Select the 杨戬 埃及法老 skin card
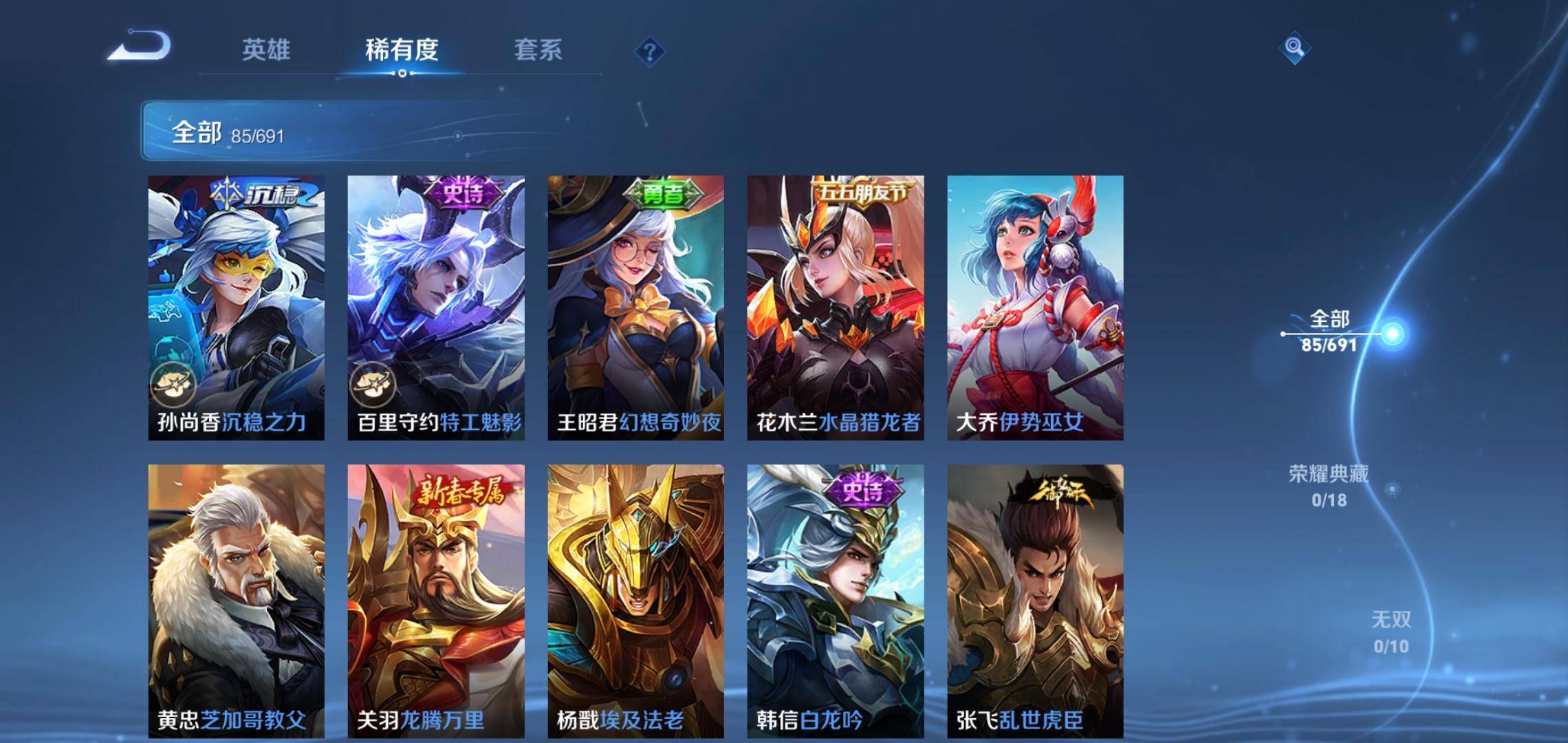The width and height of the screenshot is (1568, 743). (x=635, y=600)
